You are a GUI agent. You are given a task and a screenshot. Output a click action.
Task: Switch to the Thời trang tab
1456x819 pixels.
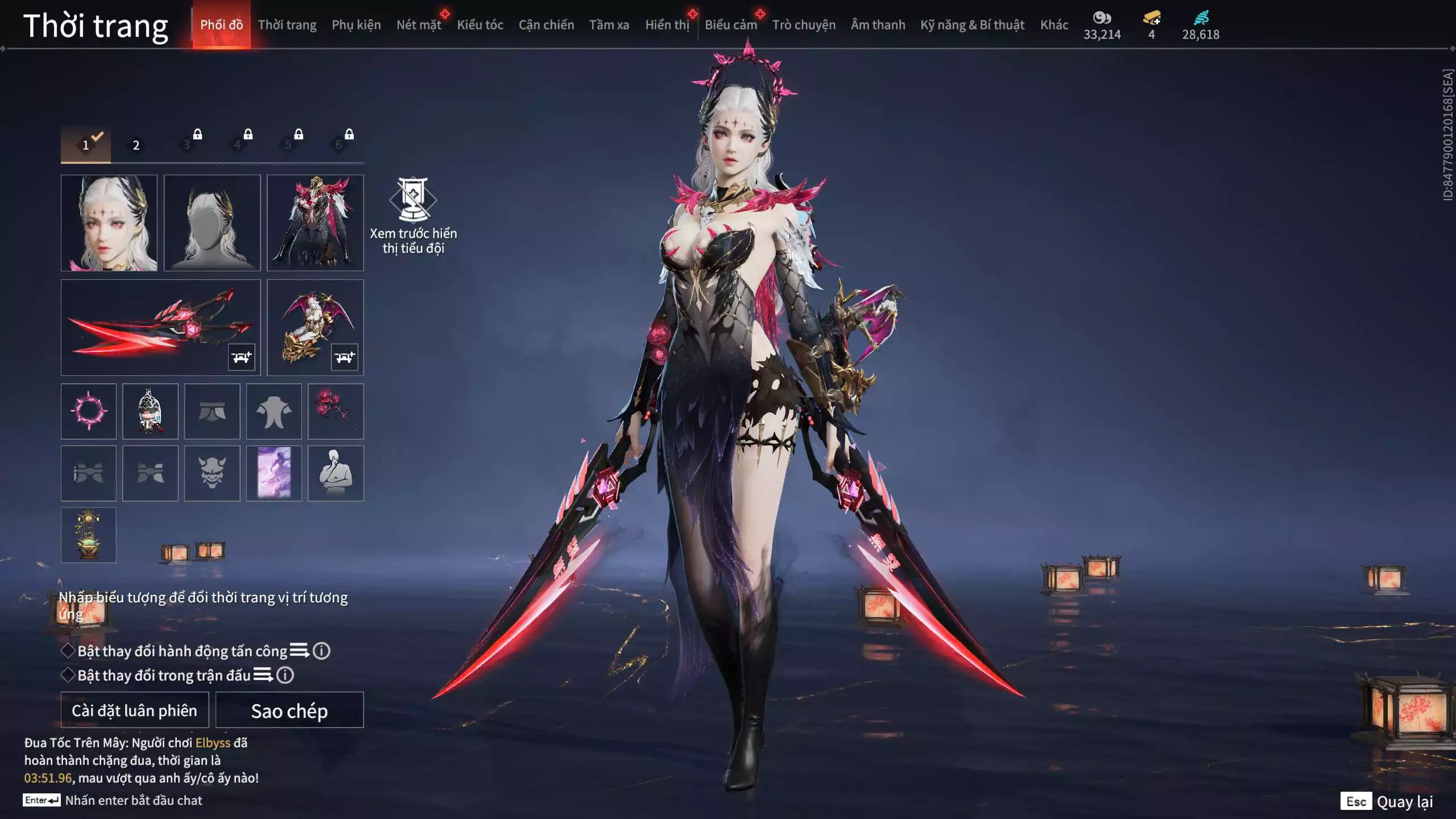[x=287, y=25]
